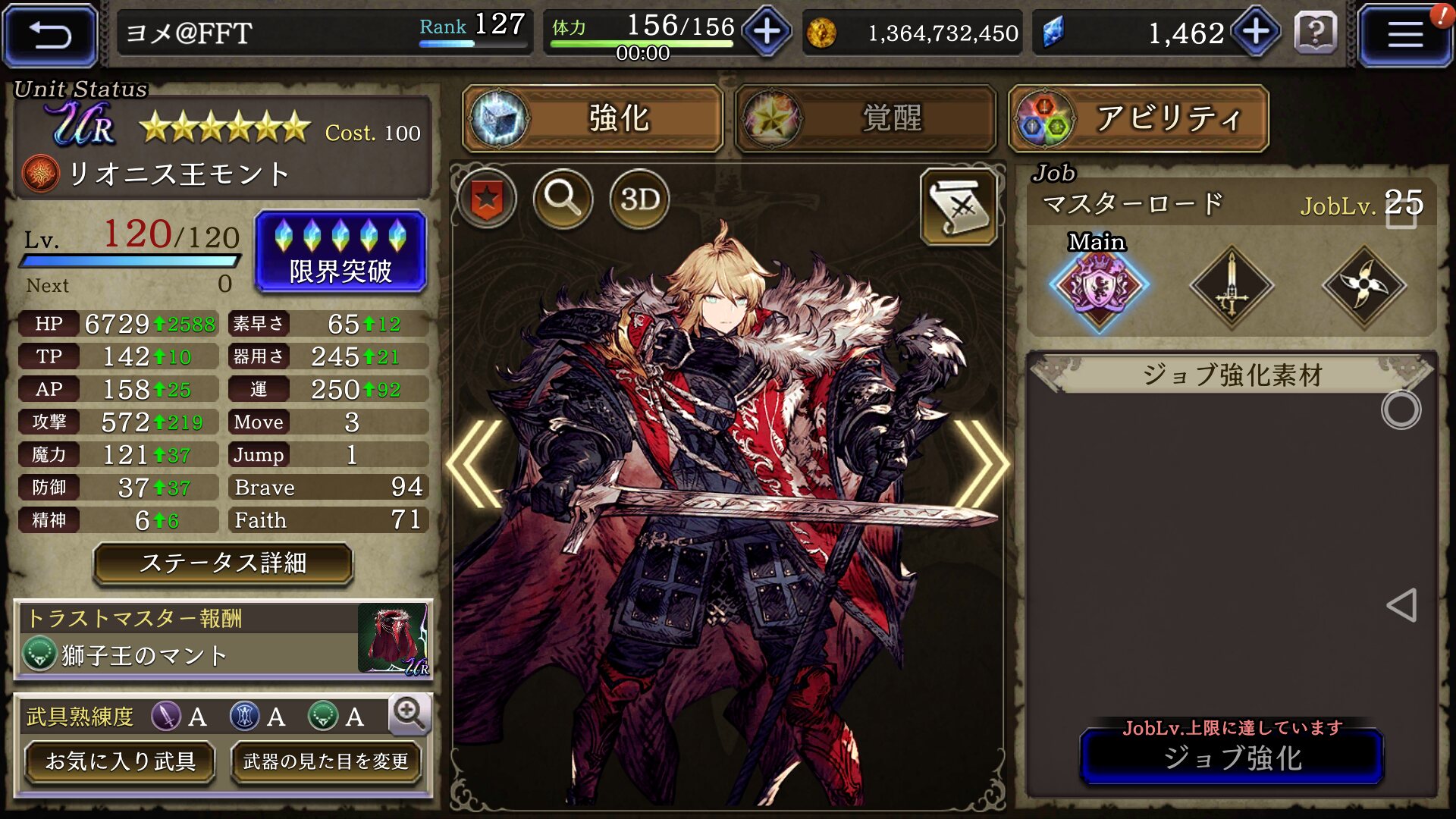Open お気に入り武具 favorite equipment

(x=120, y=761)
